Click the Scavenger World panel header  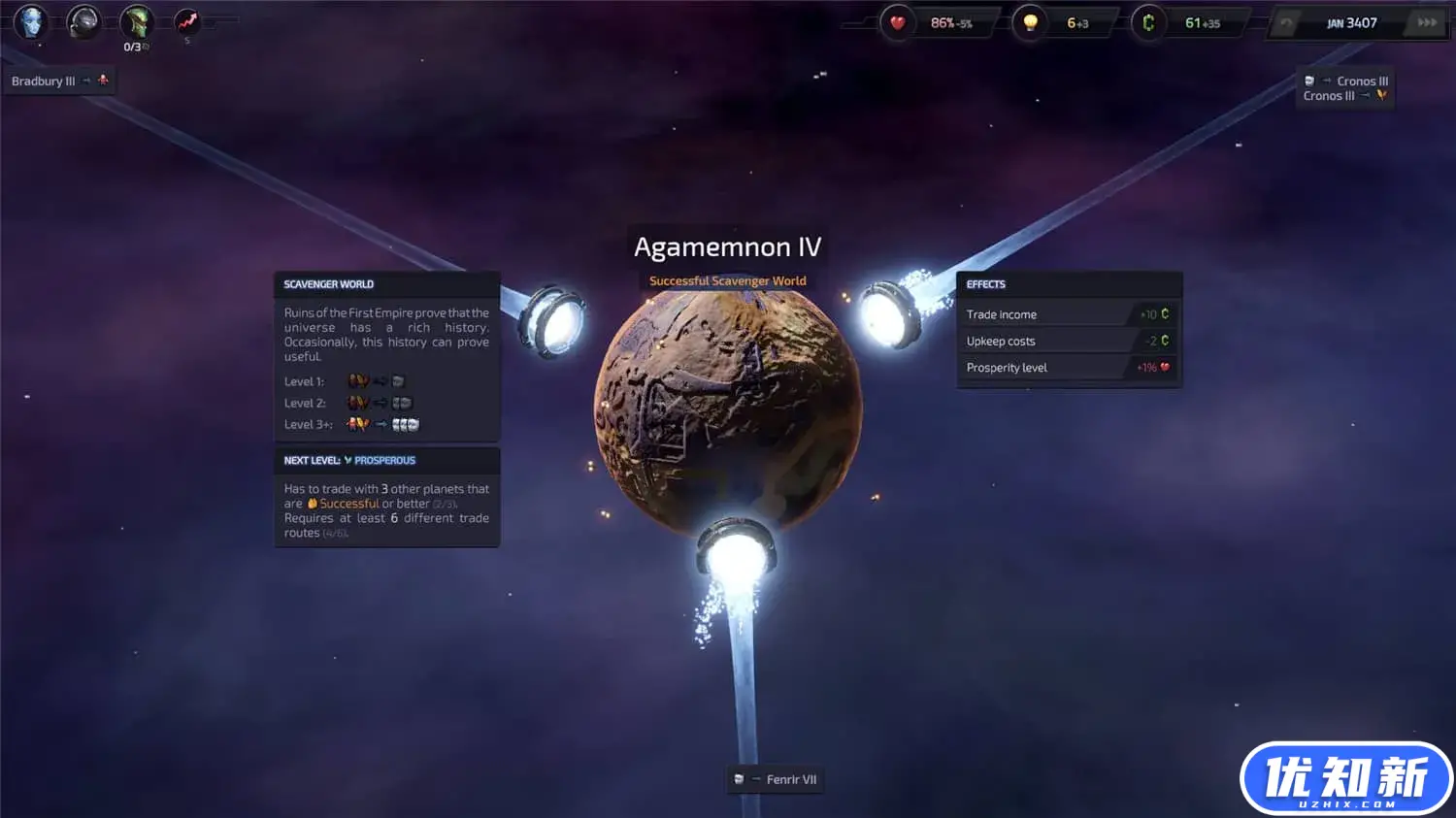pos(386,284)
